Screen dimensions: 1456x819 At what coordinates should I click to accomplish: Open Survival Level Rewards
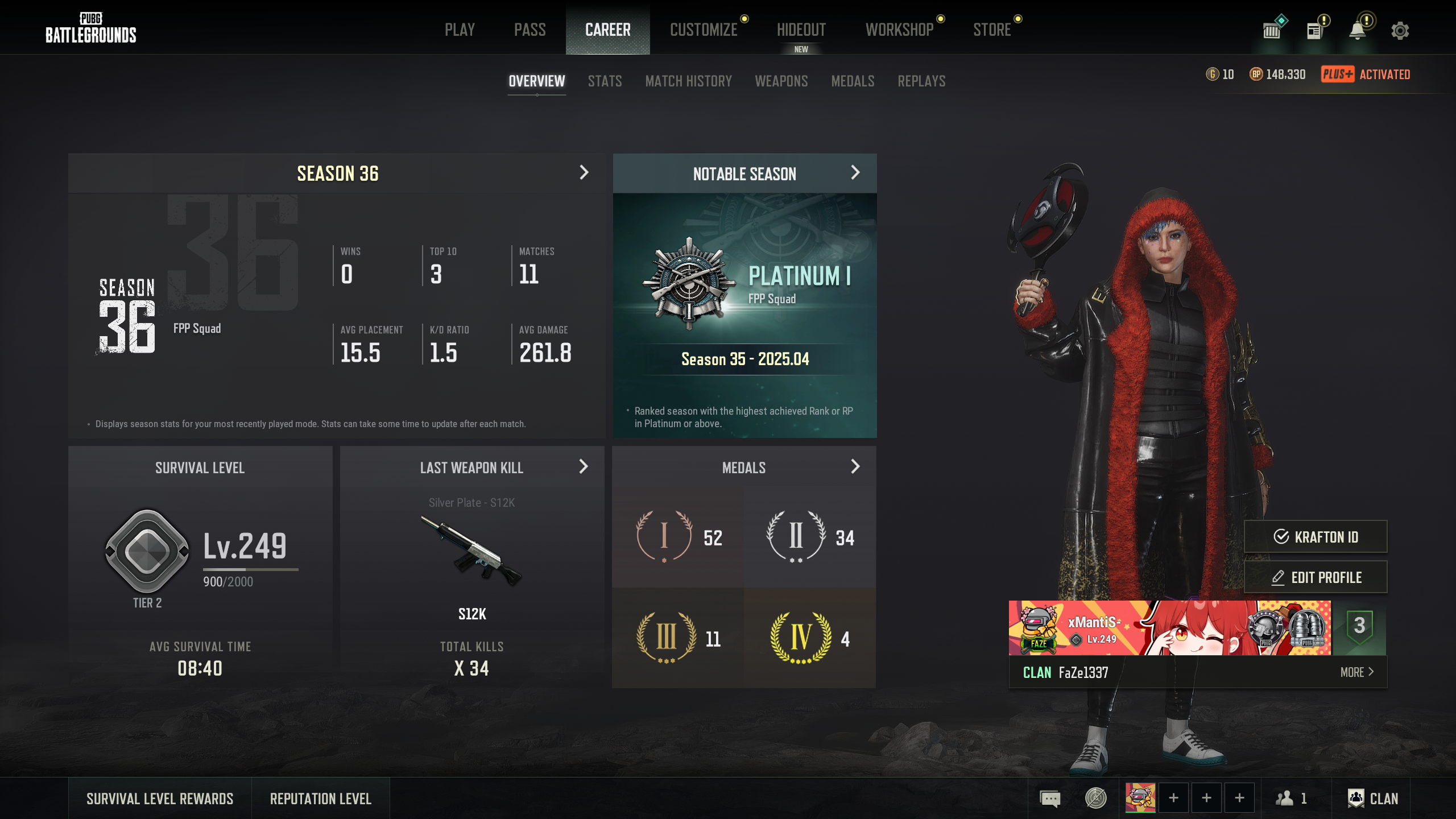click(160, 799)
